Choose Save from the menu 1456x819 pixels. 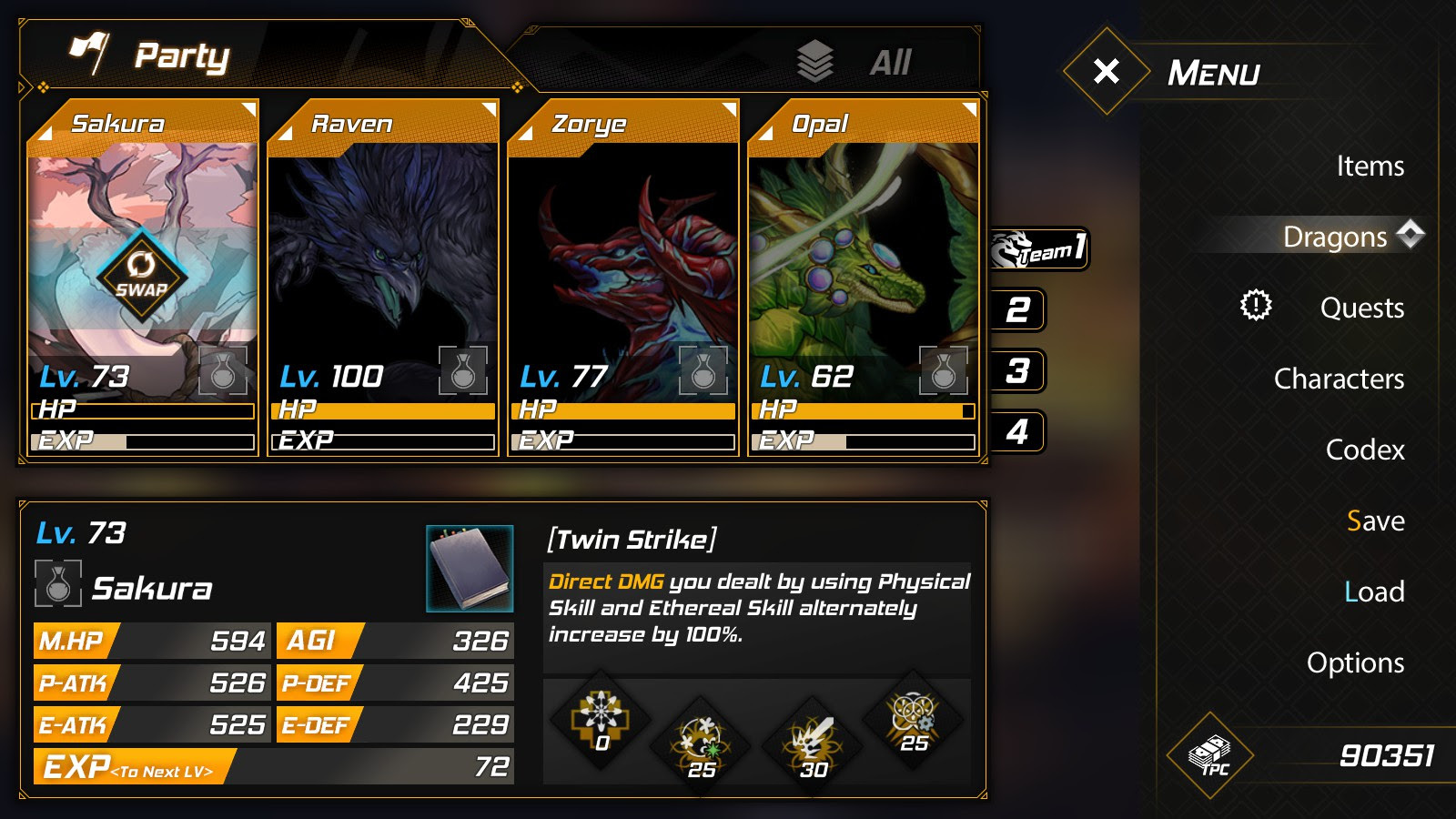[x=1375, y=521]
